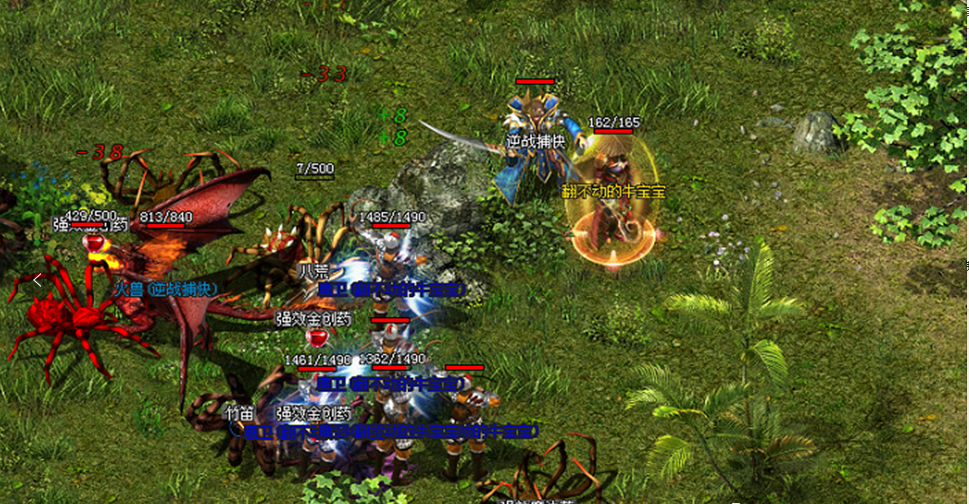Click the white left arrow overlay

click(x=37, y=282)
